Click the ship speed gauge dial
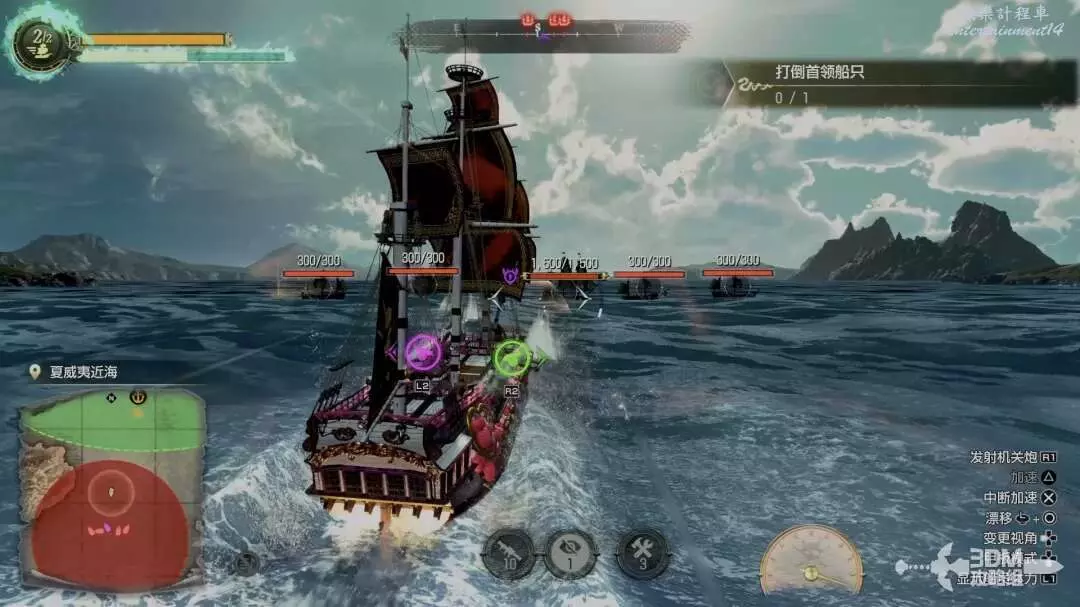 click(810, 562)
